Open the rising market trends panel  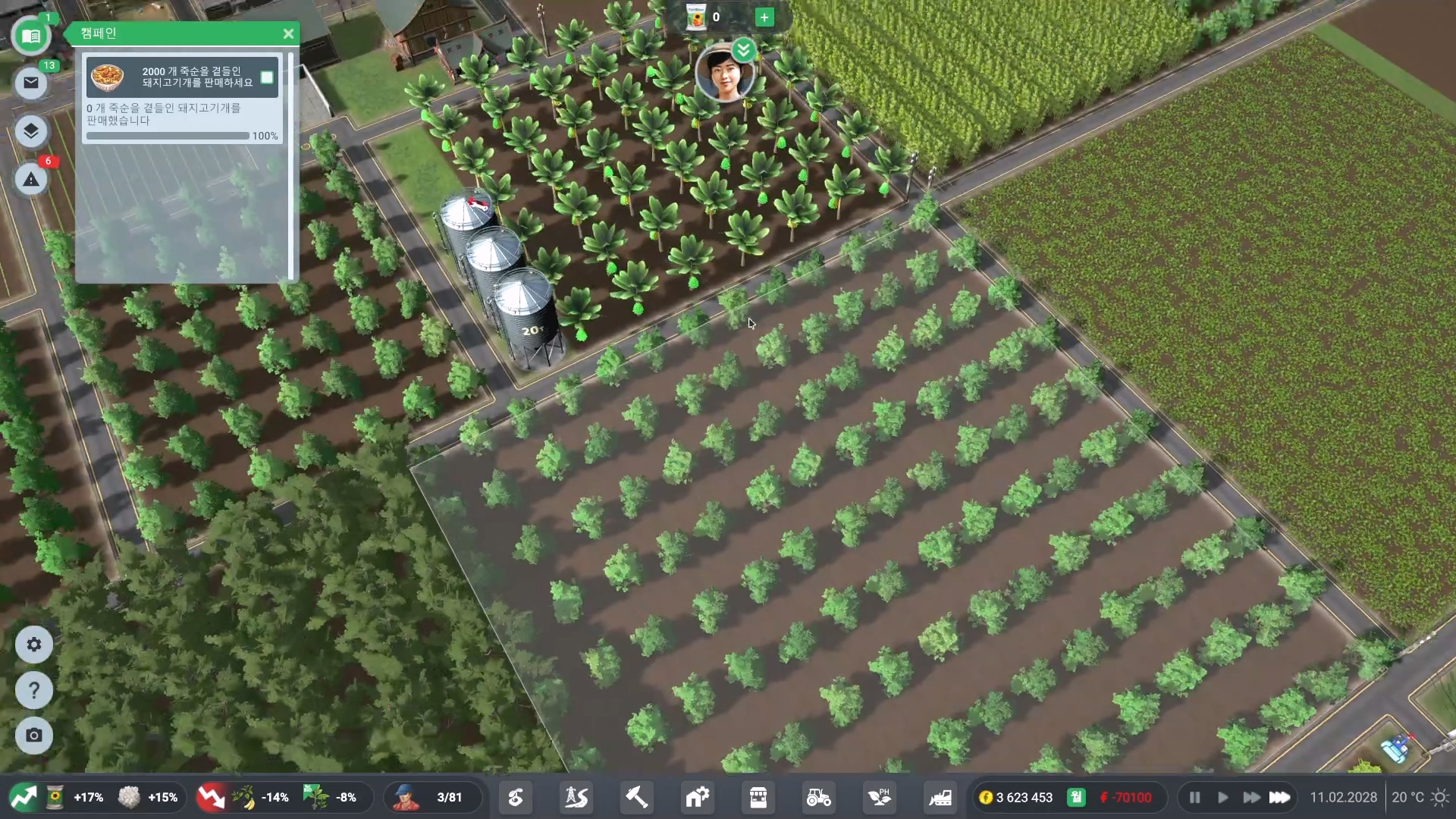23,798
